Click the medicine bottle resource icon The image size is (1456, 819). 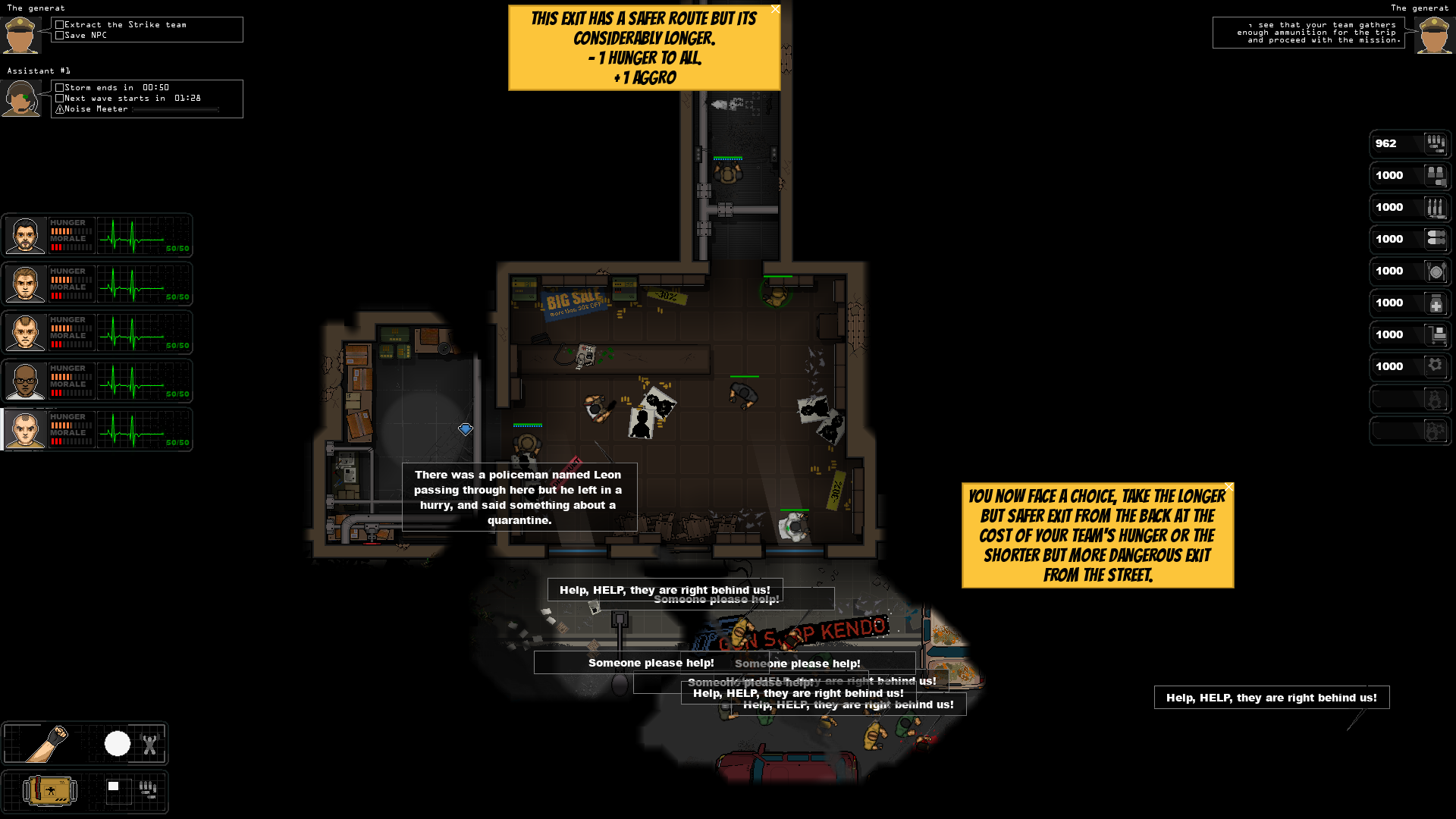[x=1437, y=303]
